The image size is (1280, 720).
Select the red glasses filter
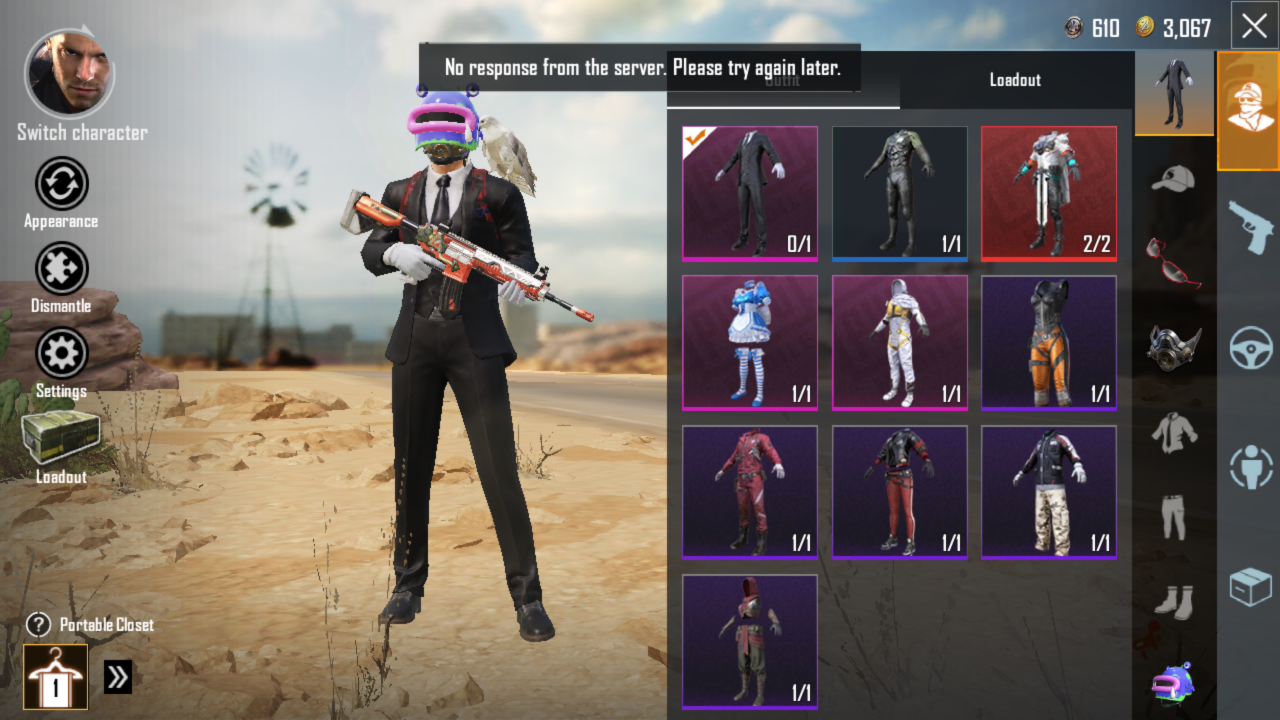pos(1173,262)
